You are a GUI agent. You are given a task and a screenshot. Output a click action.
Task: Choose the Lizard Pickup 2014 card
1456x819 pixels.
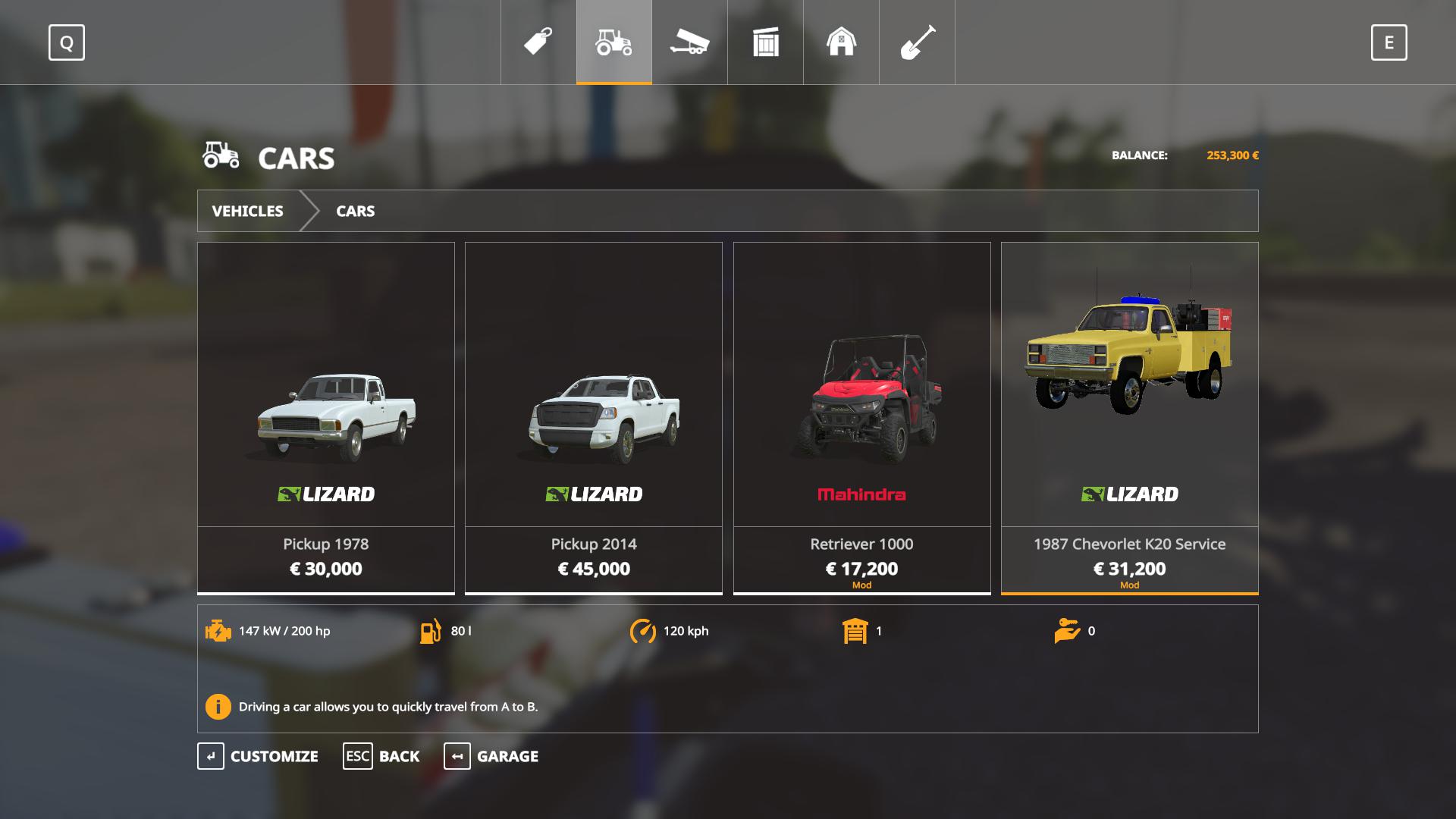click(594, 417)
